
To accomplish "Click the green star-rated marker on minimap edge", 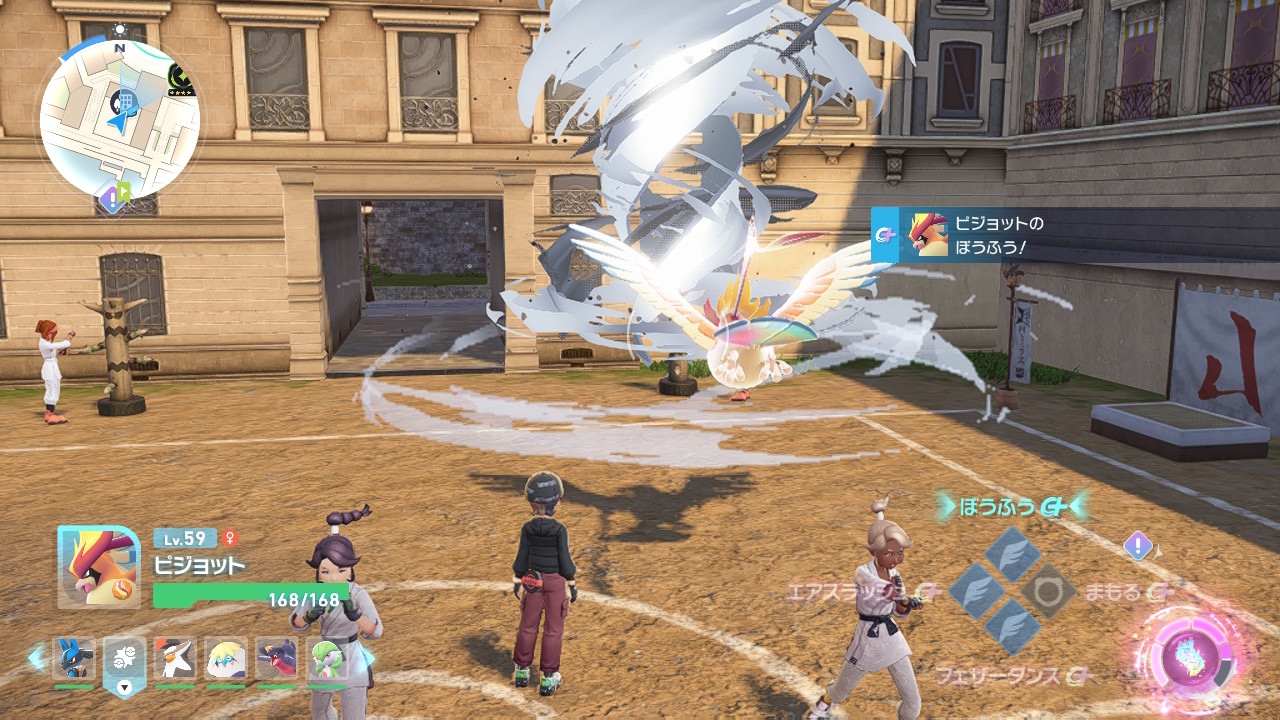I will point(181,79).
